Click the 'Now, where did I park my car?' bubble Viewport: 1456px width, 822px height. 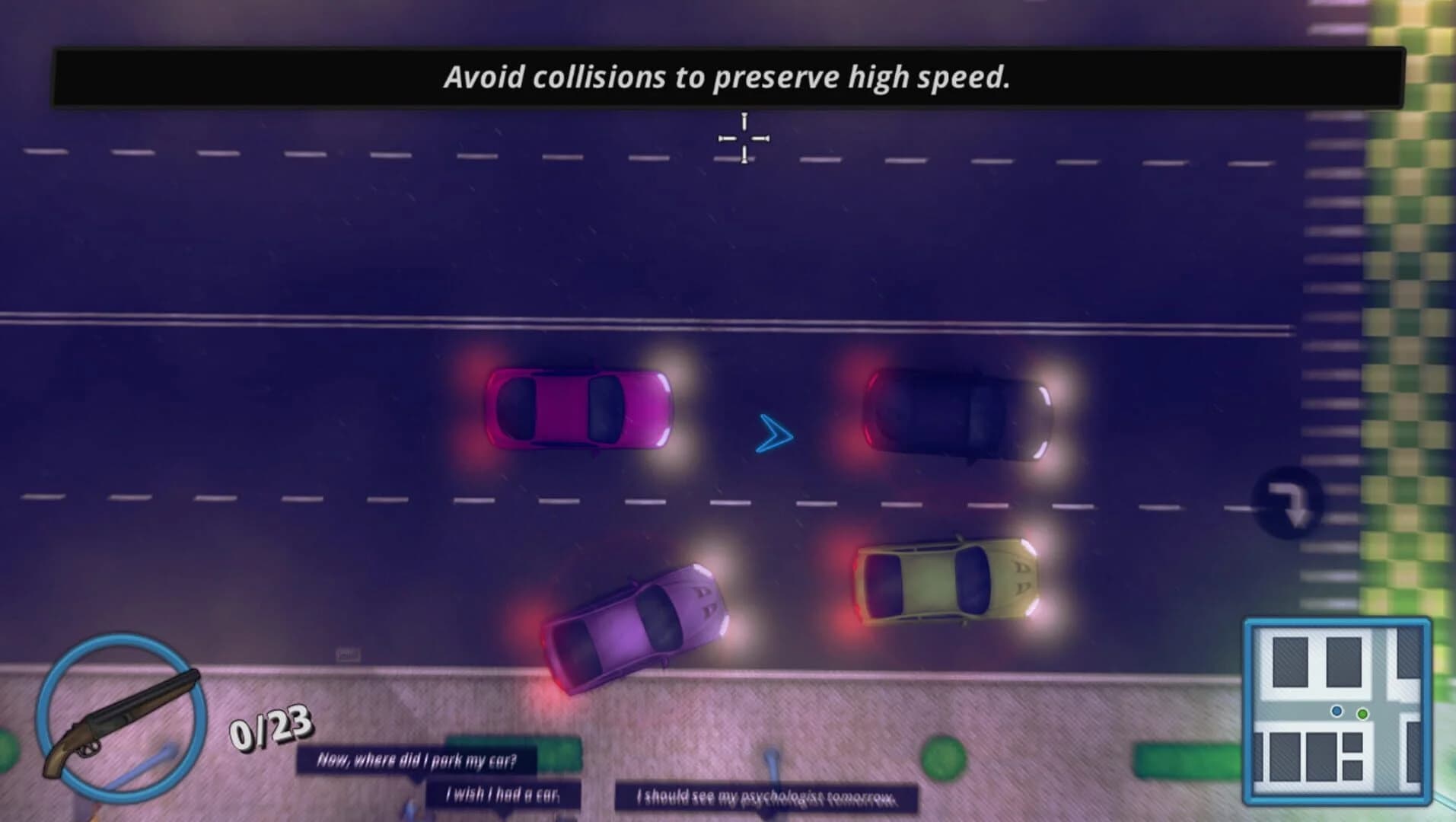tap(420, 758)
